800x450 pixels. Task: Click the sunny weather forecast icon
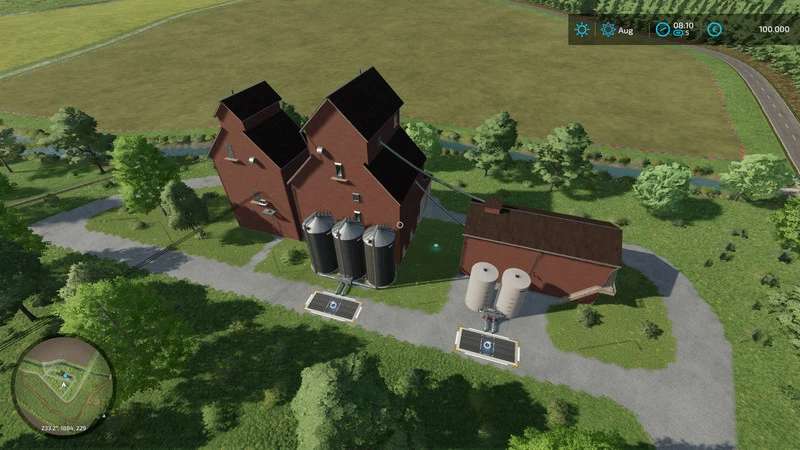(582, 30)
